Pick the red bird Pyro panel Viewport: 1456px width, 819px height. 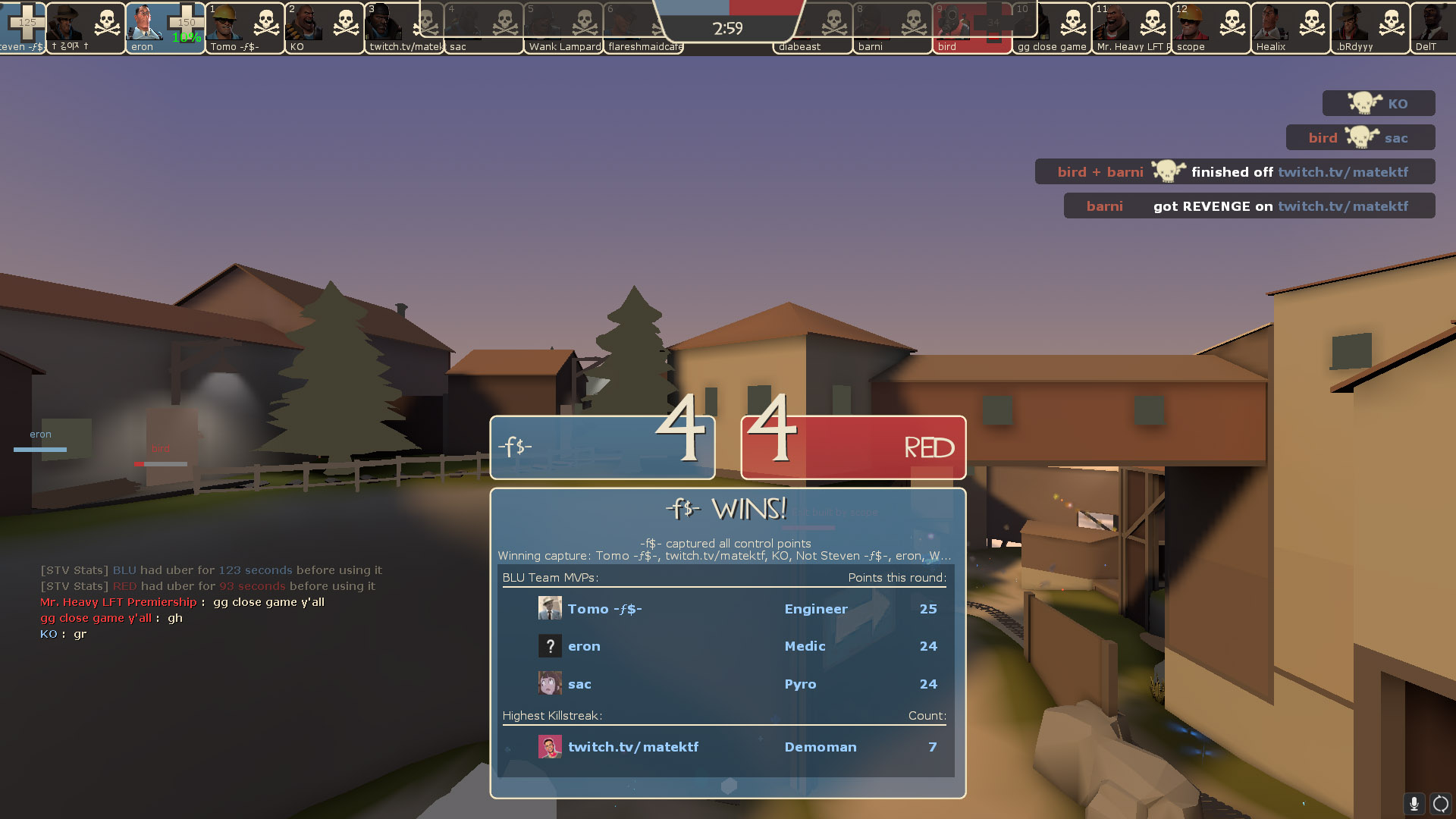(x=972, y=27)
